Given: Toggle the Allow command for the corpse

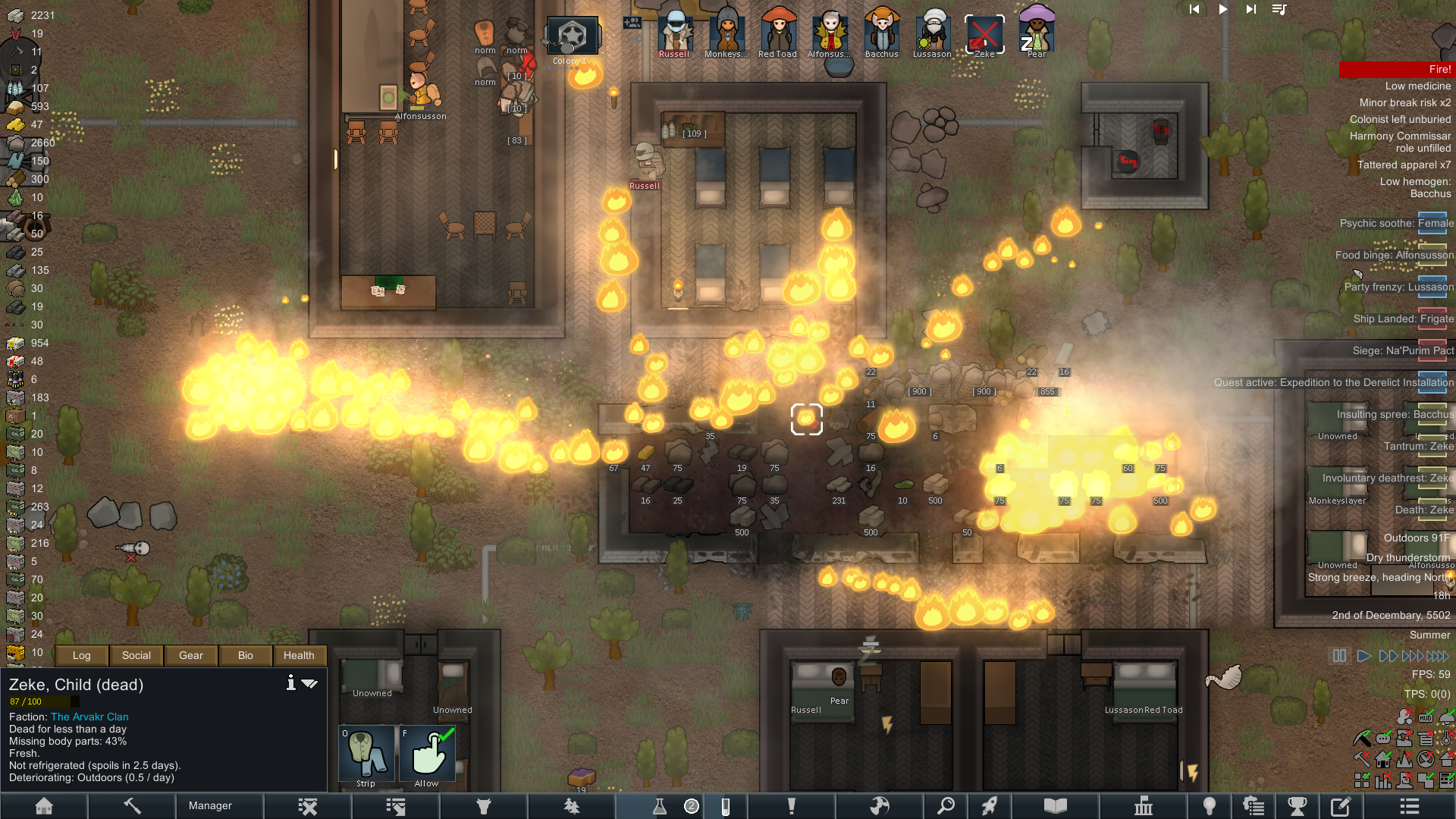Looking at the screenshot, I should point(427,755).
